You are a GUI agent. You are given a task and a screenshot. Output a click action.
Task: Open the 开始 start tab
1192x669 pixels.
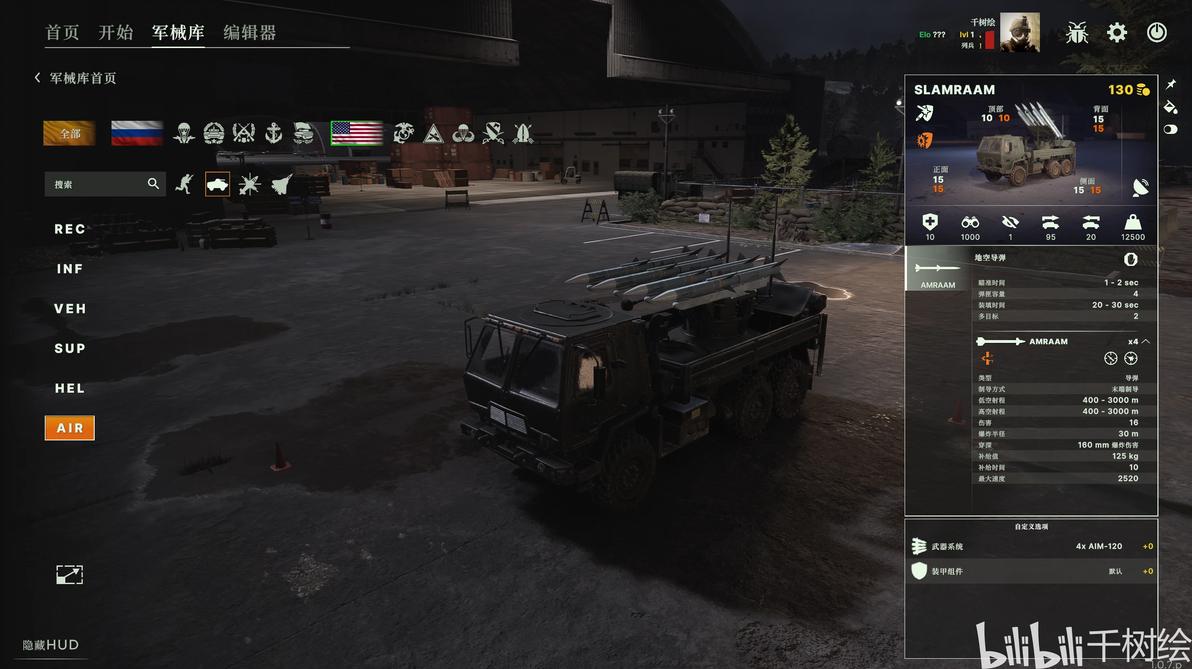pos(116,32)
